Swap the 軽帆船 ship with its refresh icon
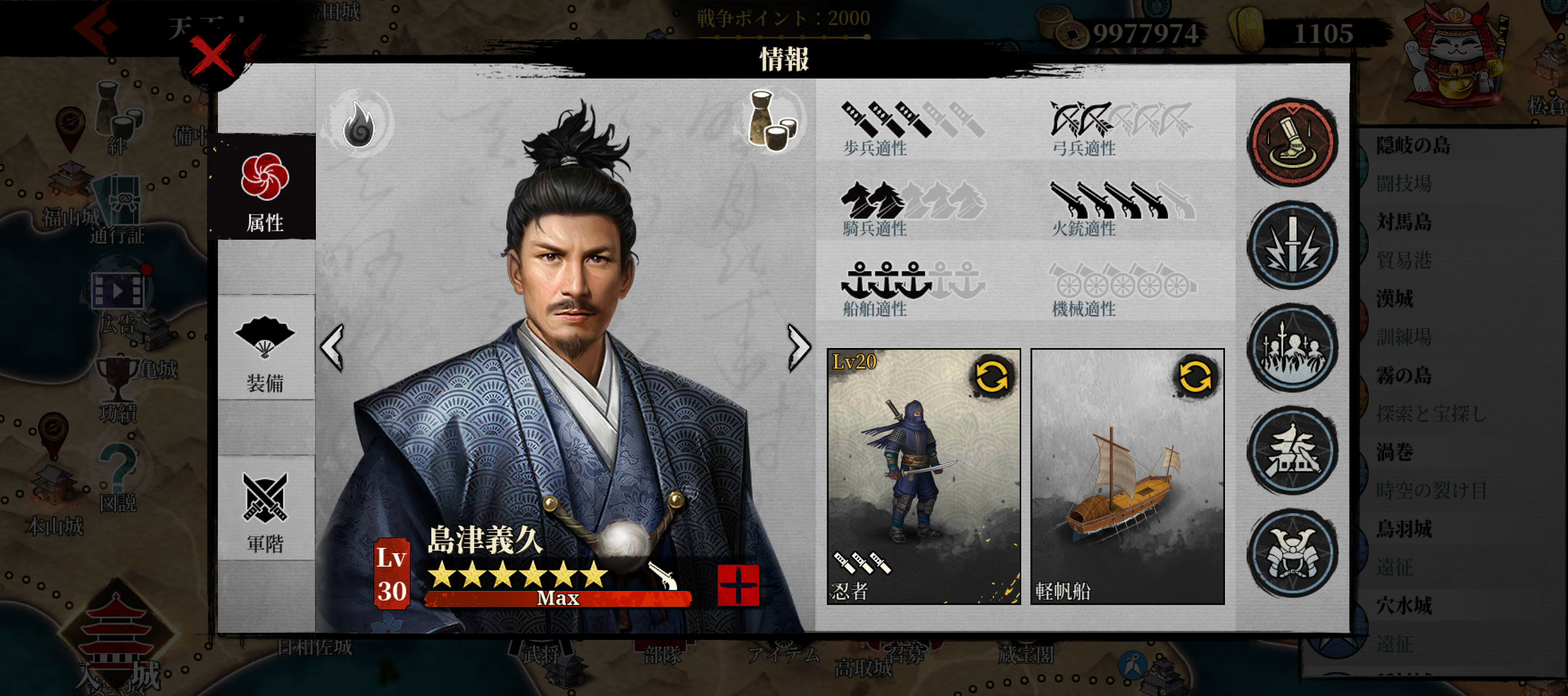1568x696 pixels. (1195, 376)
